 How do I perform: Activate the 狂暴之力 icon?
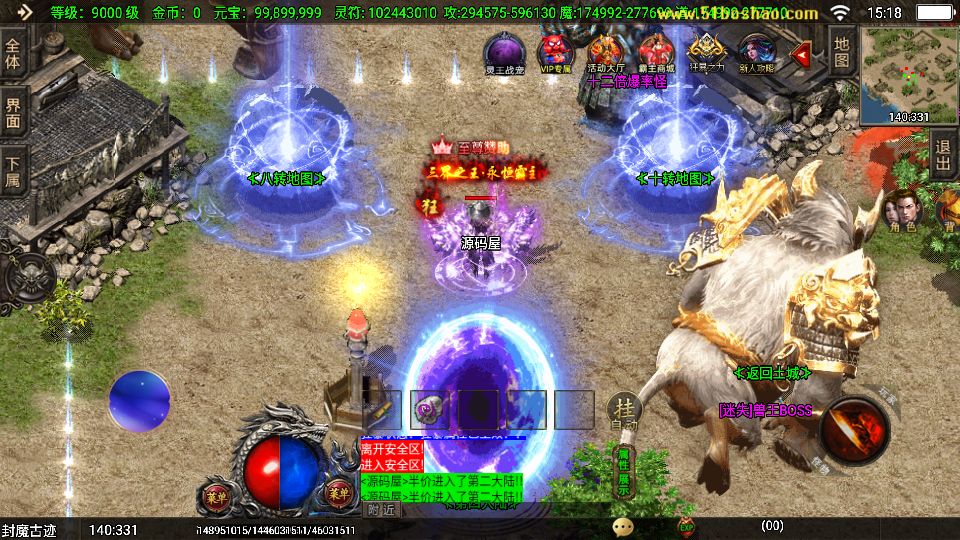click(706, 52)
